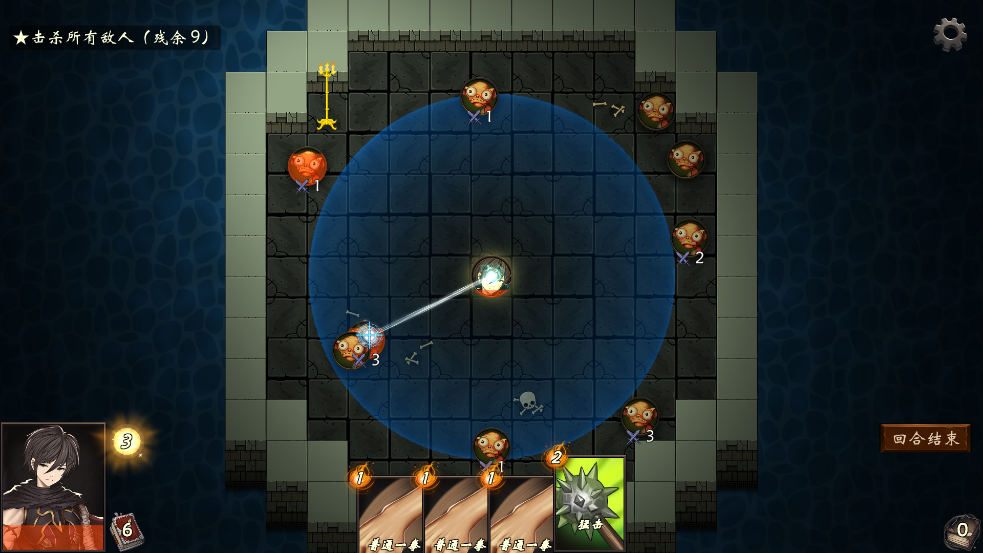Open the draw deck showing 6

click(125, 530)
